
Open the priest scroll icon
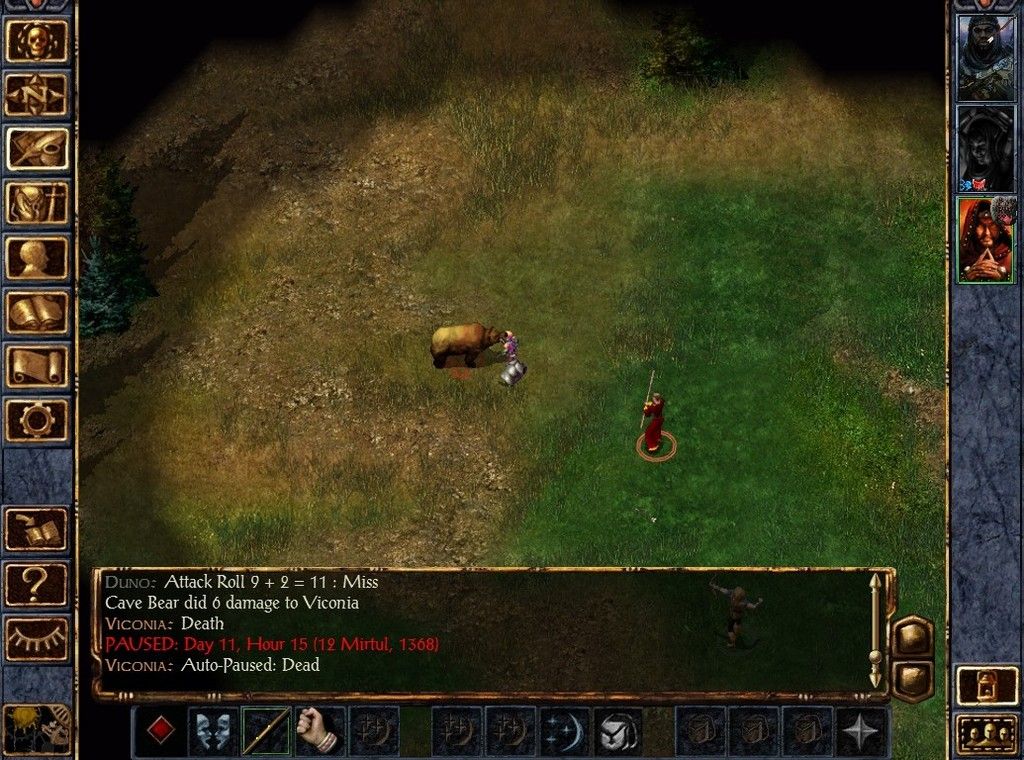pyautogui.click(x=39, y=365)
